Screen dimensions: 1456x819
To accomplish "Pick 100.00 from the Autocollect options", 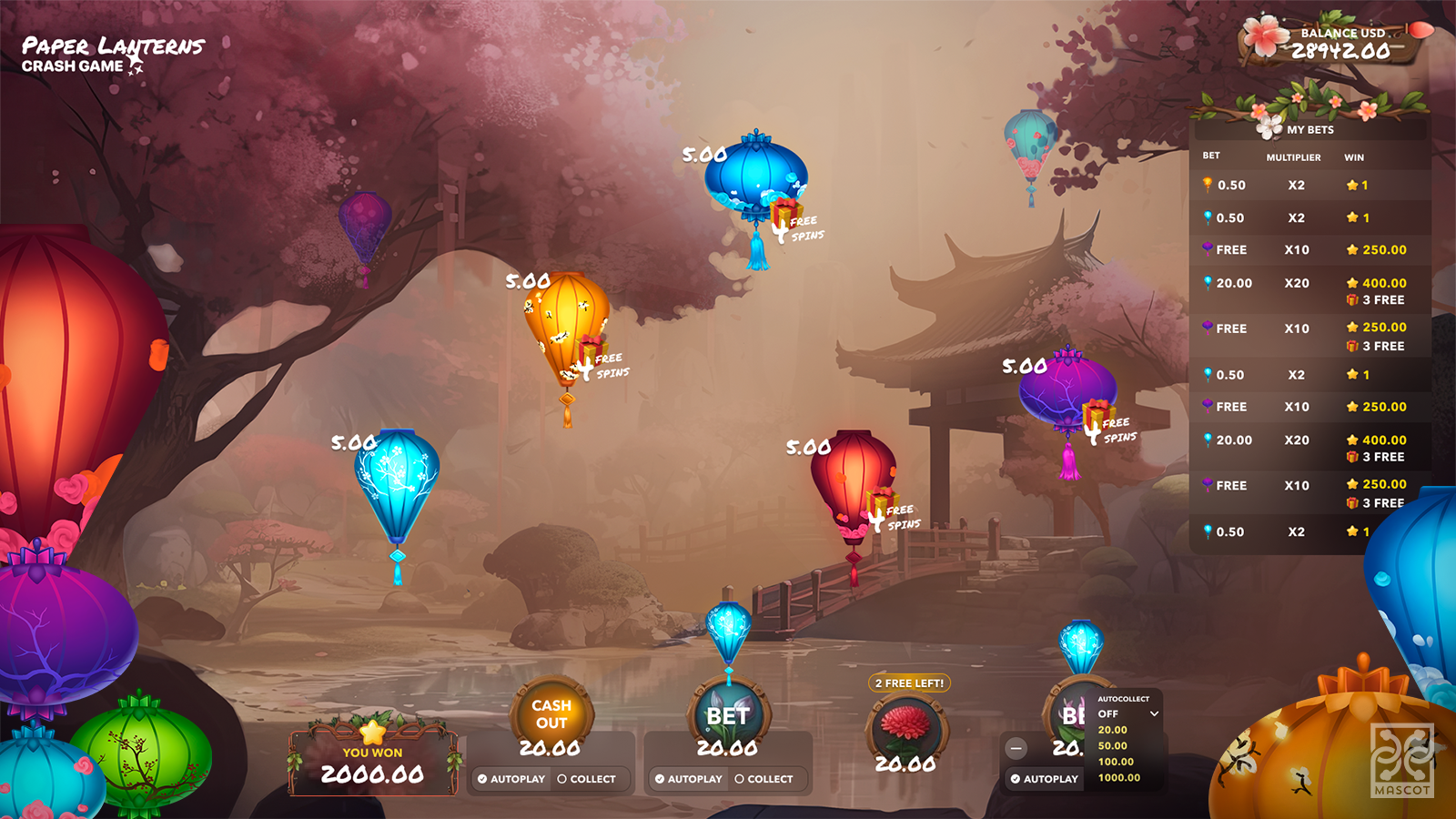I will pyautogui.click(x=1116, y=762).
